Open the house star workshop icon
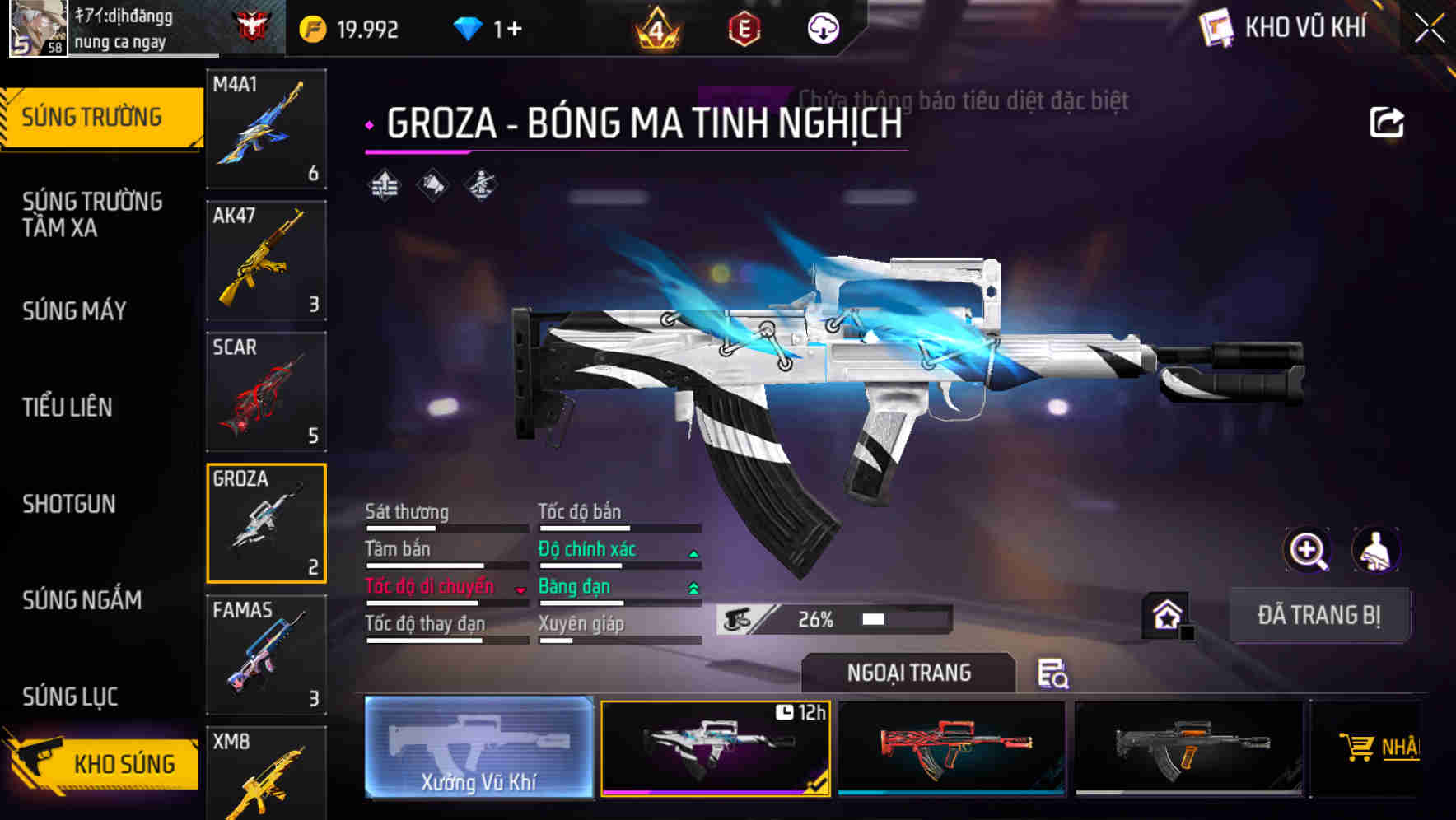This screenshot has width=1456, height=820. [x=1166, y=613]
